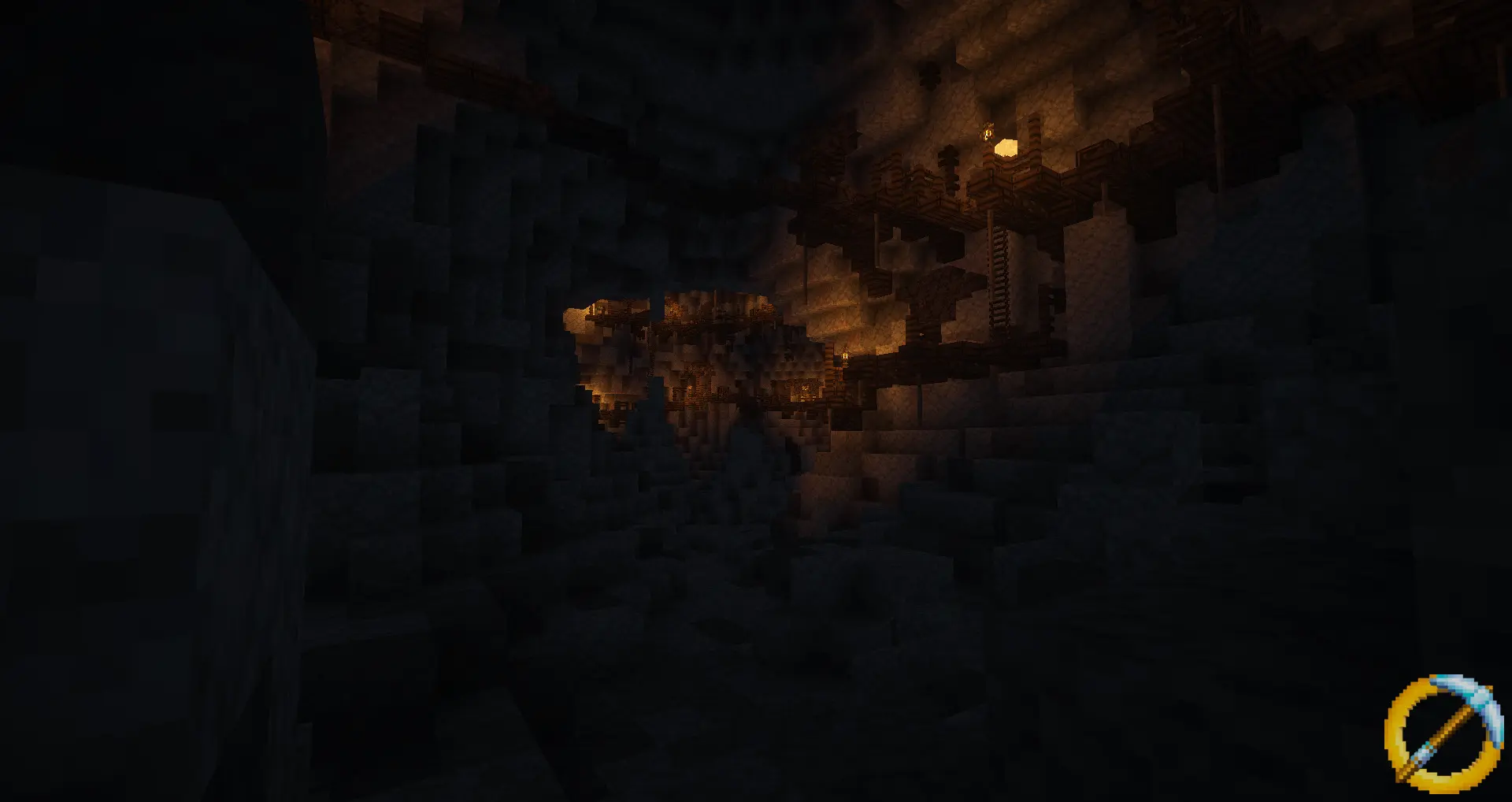The height and width of the screenshot is (802, 1512).
Task: Select the torch on the wooden post
Action: pos(845,356)
